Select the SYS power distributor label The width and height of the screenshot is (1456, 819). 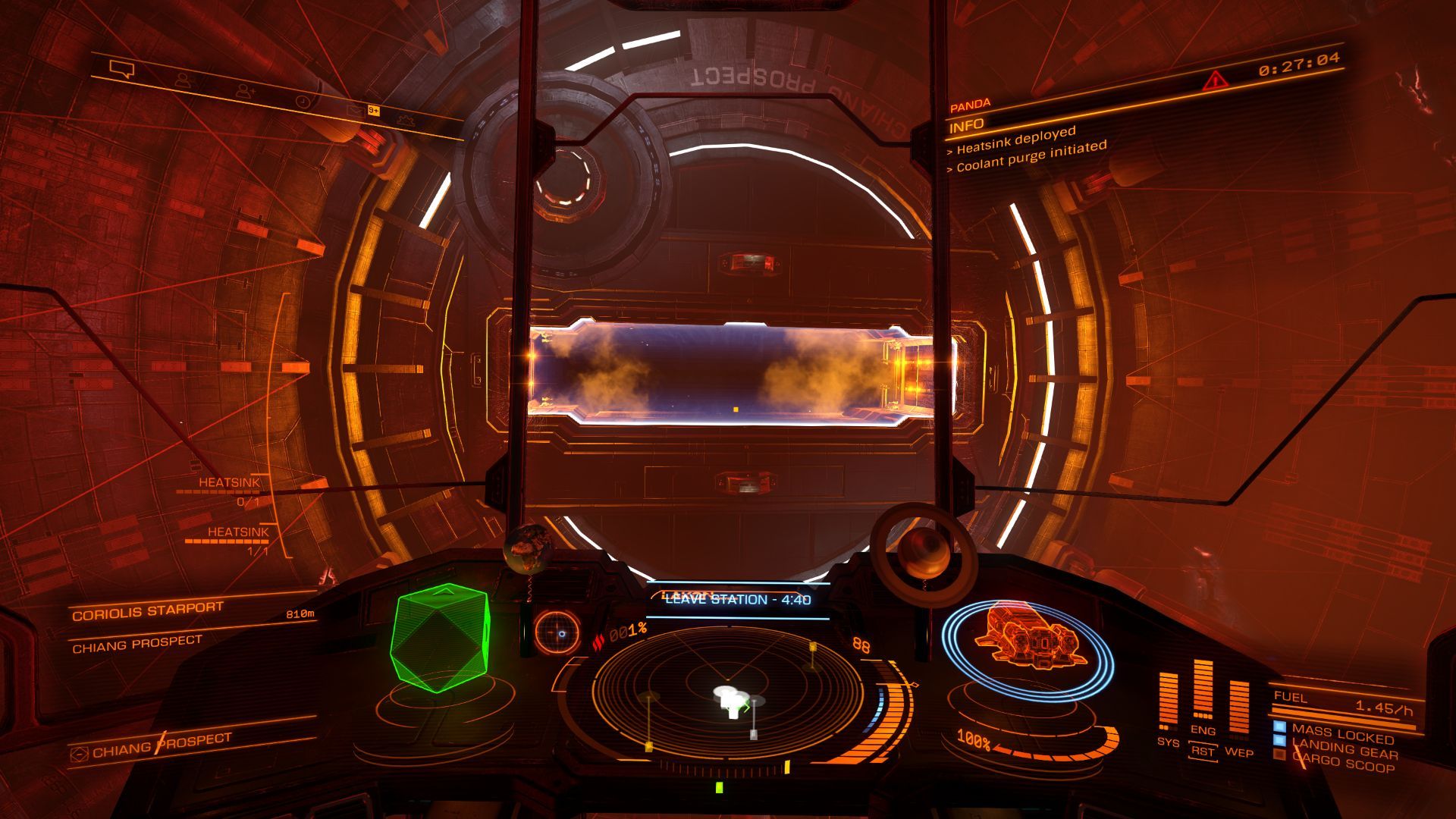[1168, 741]
